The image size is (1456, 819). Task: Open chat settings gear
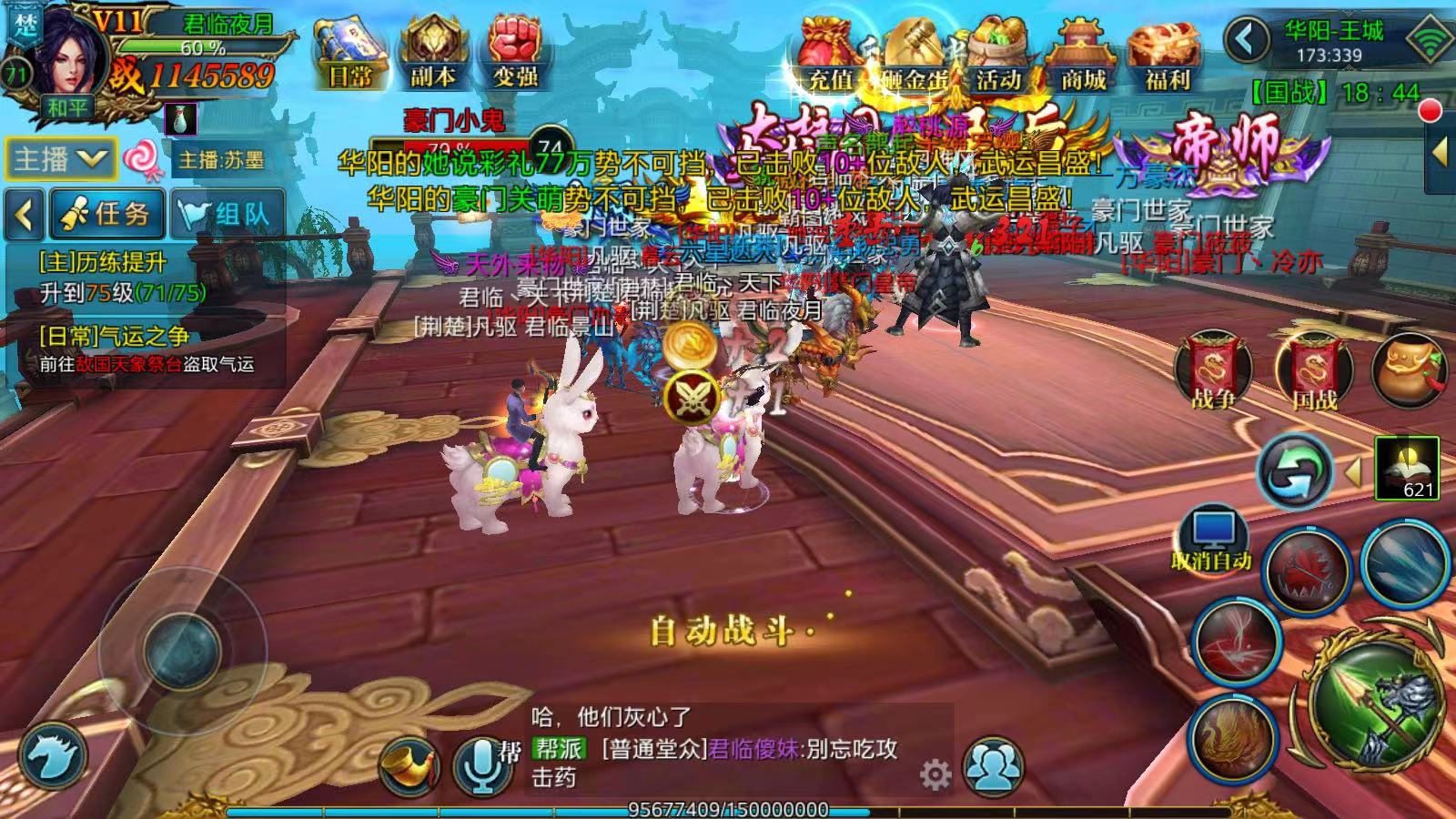click(935, 775)
